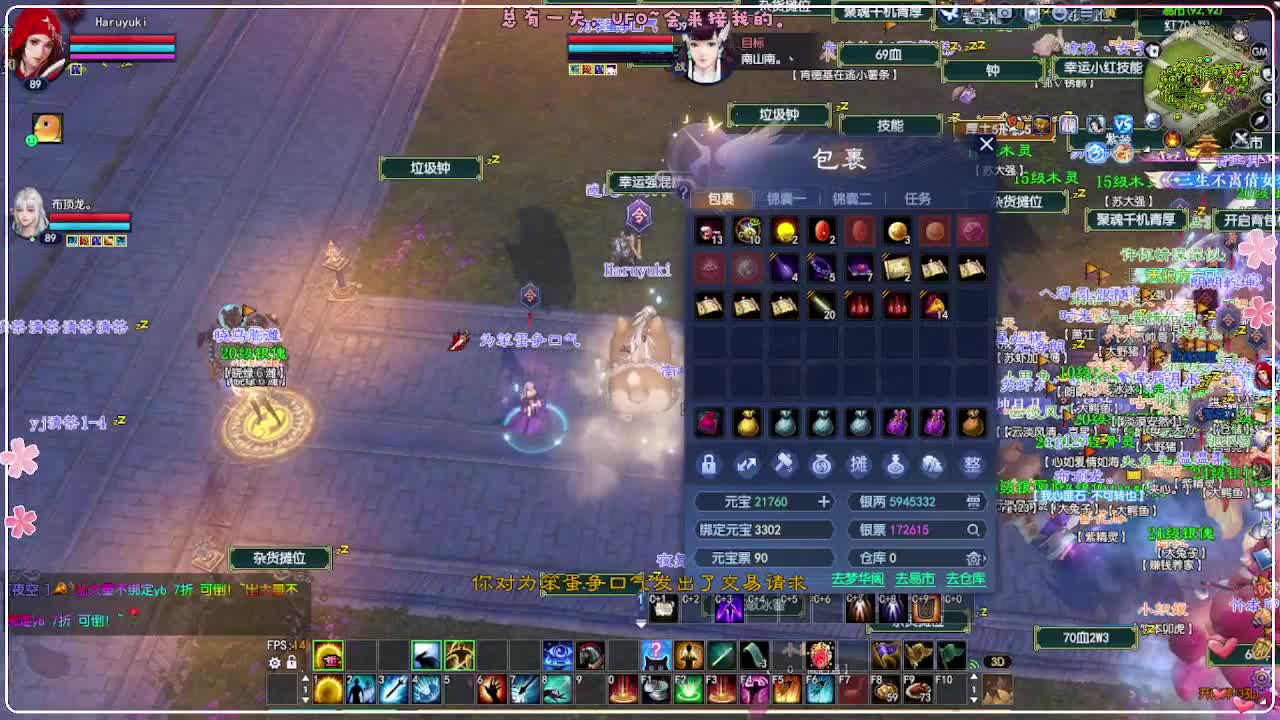Click the 去仓库 link
This screenshot has width=1280, height=720.
click(x=964, y=578)
